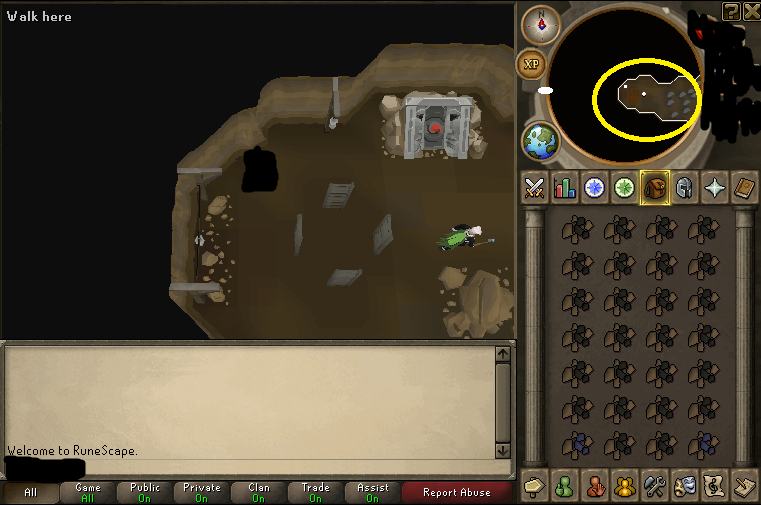Viewport: 761px width, 505px height.
Task: Show the Prayer star tab
Action: click(715, 188)
